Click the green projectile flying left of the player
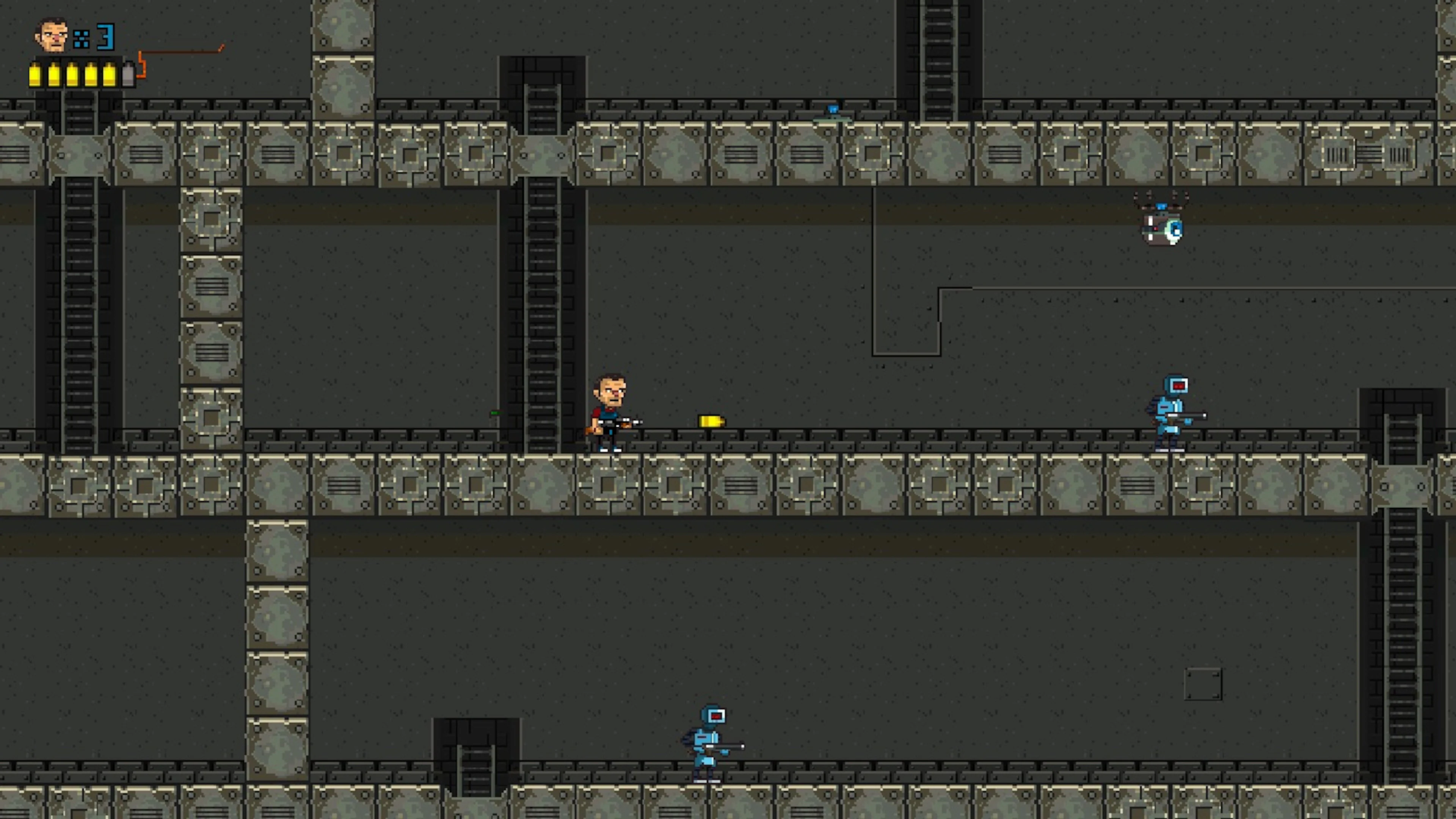The height and width of the screenshot is (819, 1456). [x=494, y=413]
